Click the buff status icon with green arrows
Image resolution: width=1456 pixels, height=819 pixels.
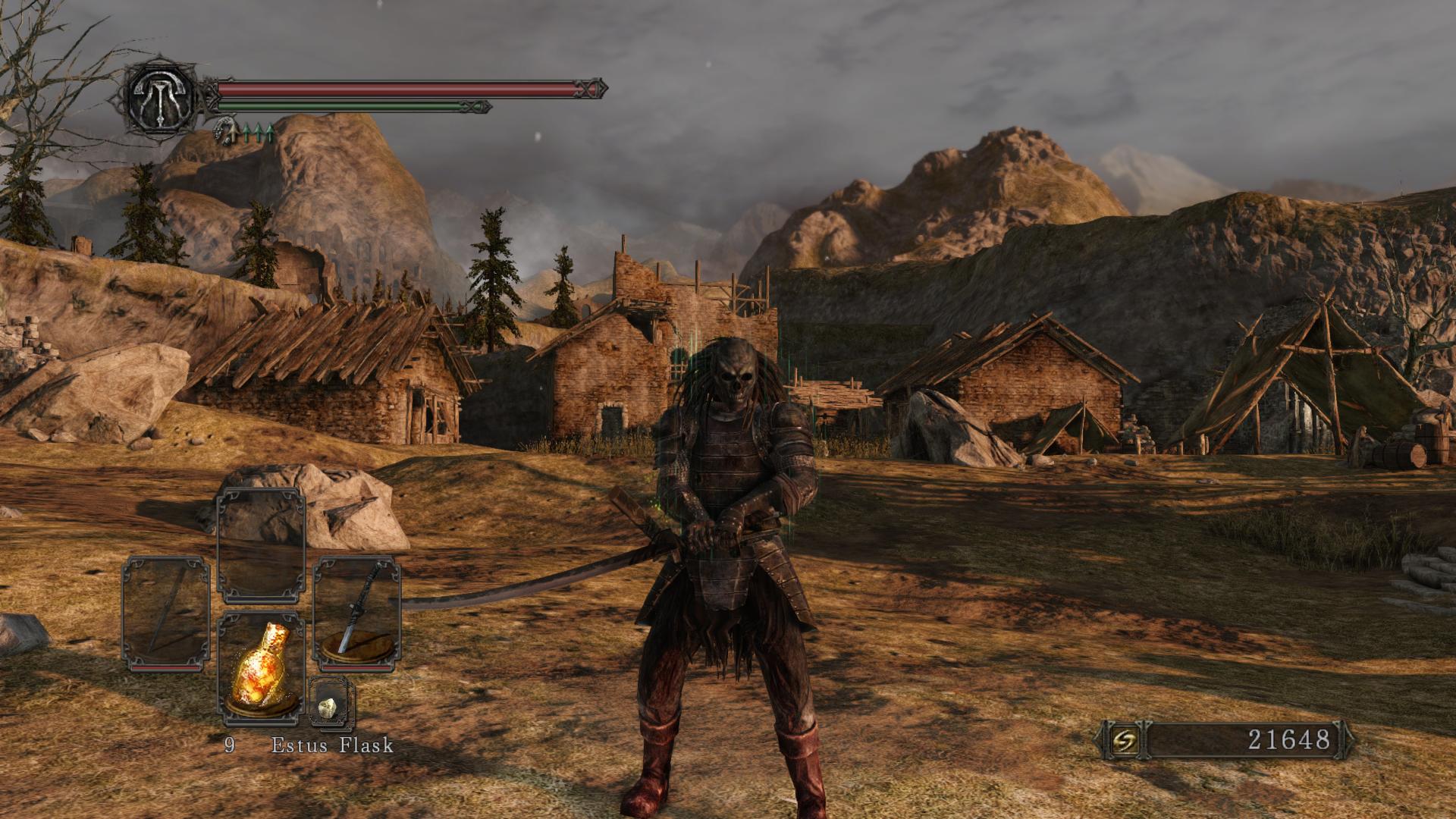point(244,132)
